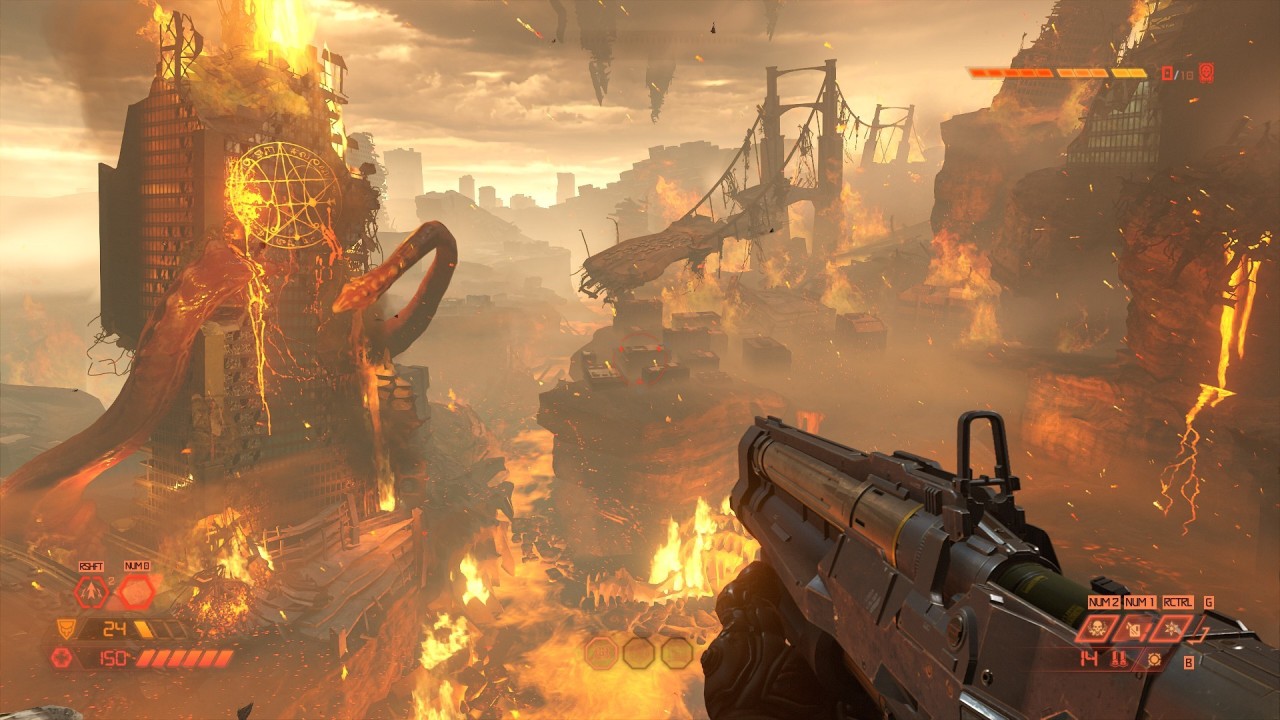Click the health cross hexagon icon
This screenshot has height=720, width=1280.
tap(60, 657)
